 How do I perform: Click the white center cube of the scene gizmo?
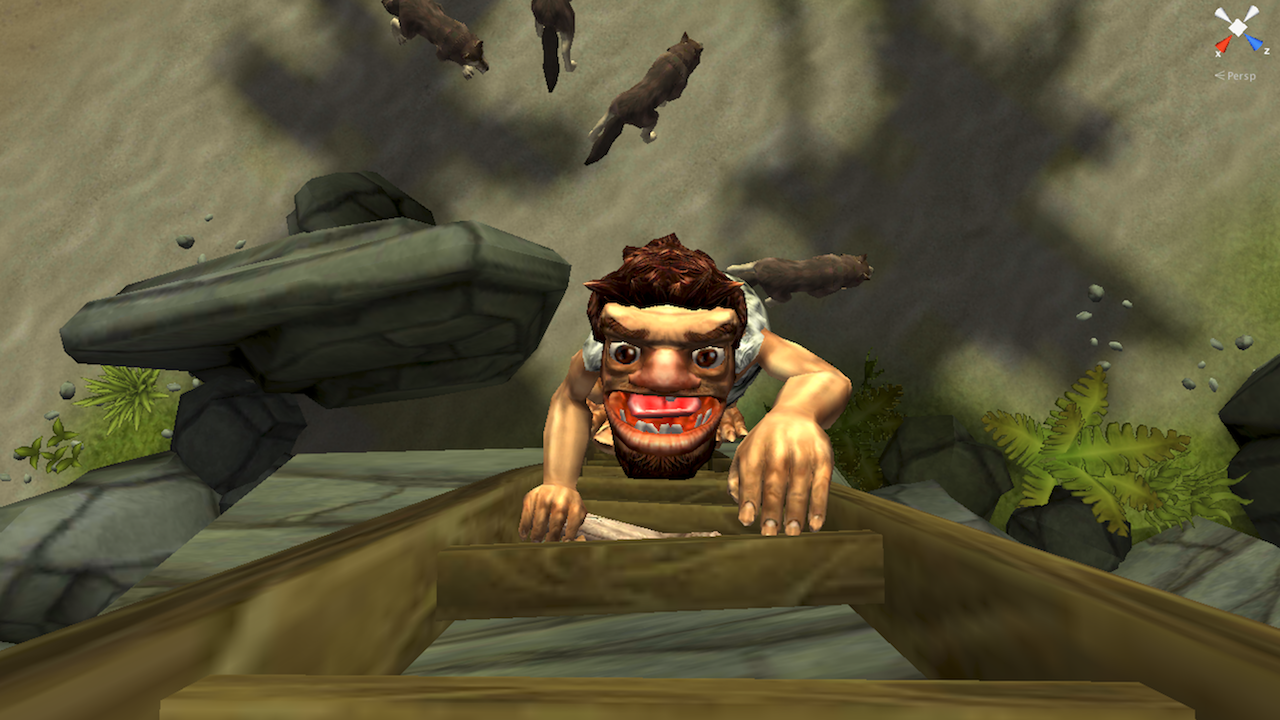(1237, 27)
